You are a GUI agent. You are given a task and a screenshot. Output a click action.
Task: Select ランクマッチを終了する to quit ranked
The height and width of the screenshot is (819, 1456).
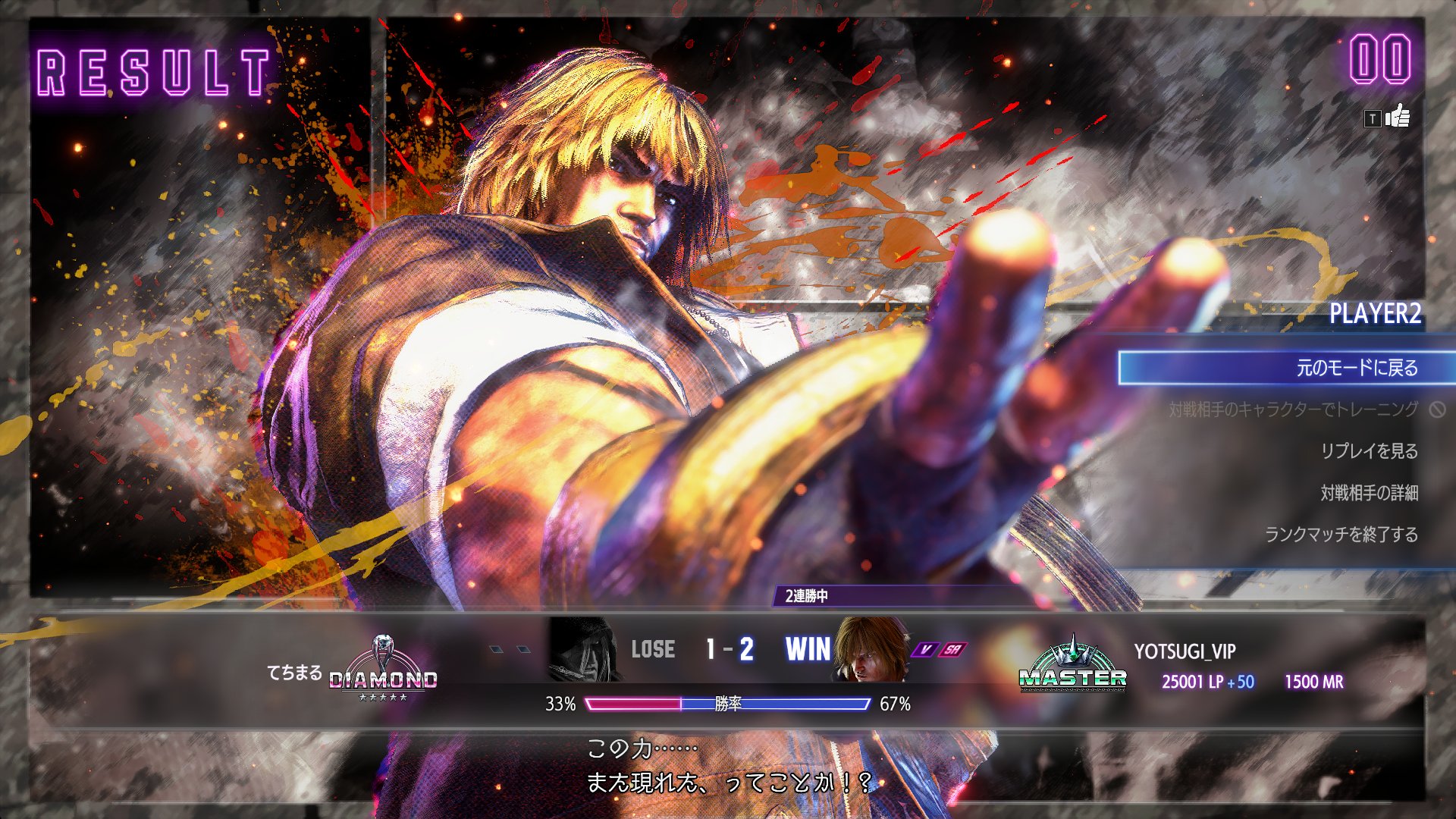click(1341, 535)
